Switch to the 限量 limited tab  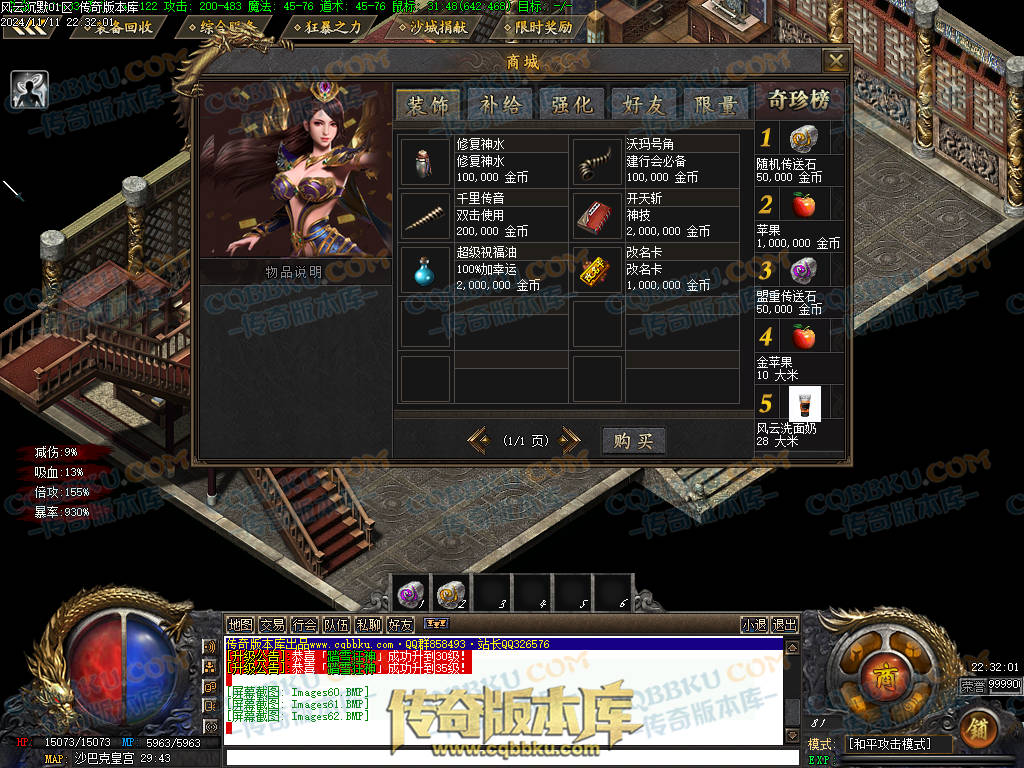[x=716, y=104]
